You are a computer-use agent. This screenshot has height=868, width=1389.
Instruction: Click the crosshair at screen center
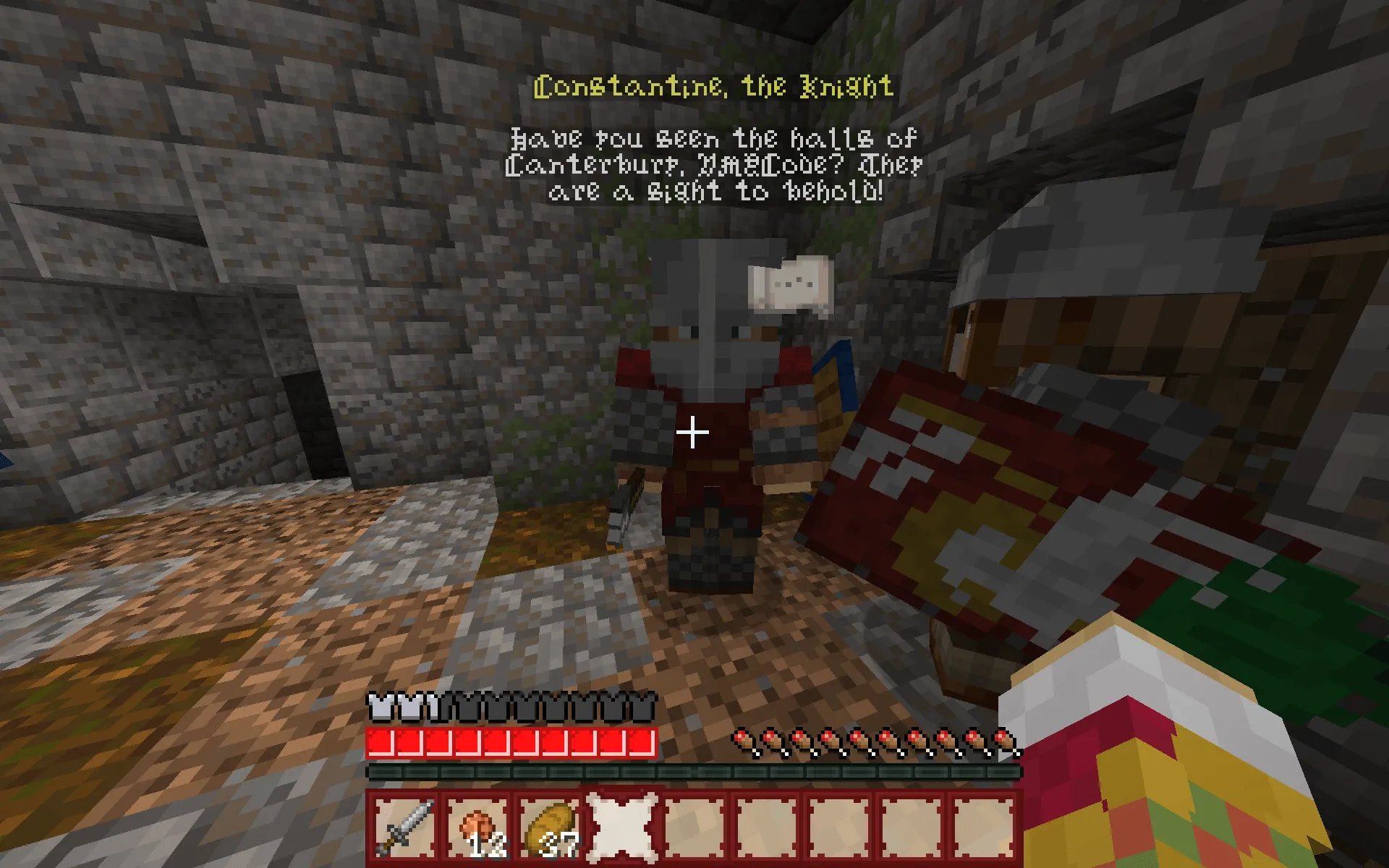click(x=693, y=430)
